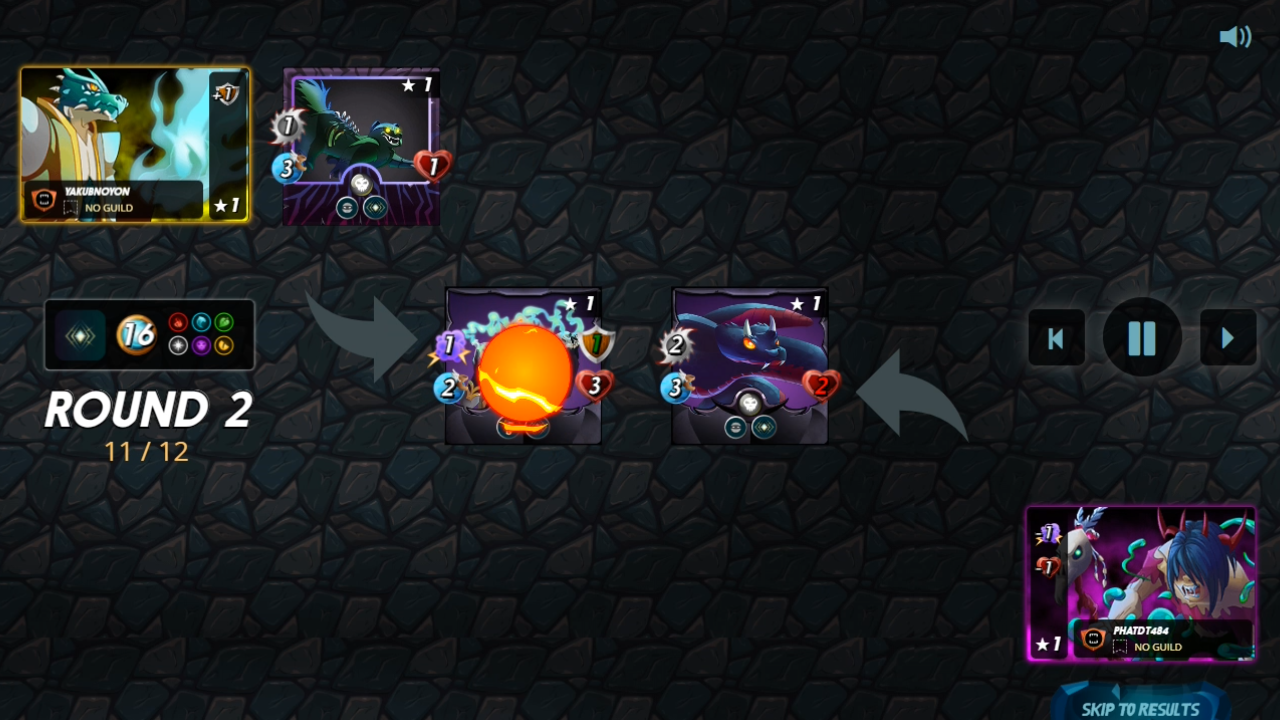1280x720 pixels.
Task: Select the gold dragon splinter icon
Action: tap(223, 344)
